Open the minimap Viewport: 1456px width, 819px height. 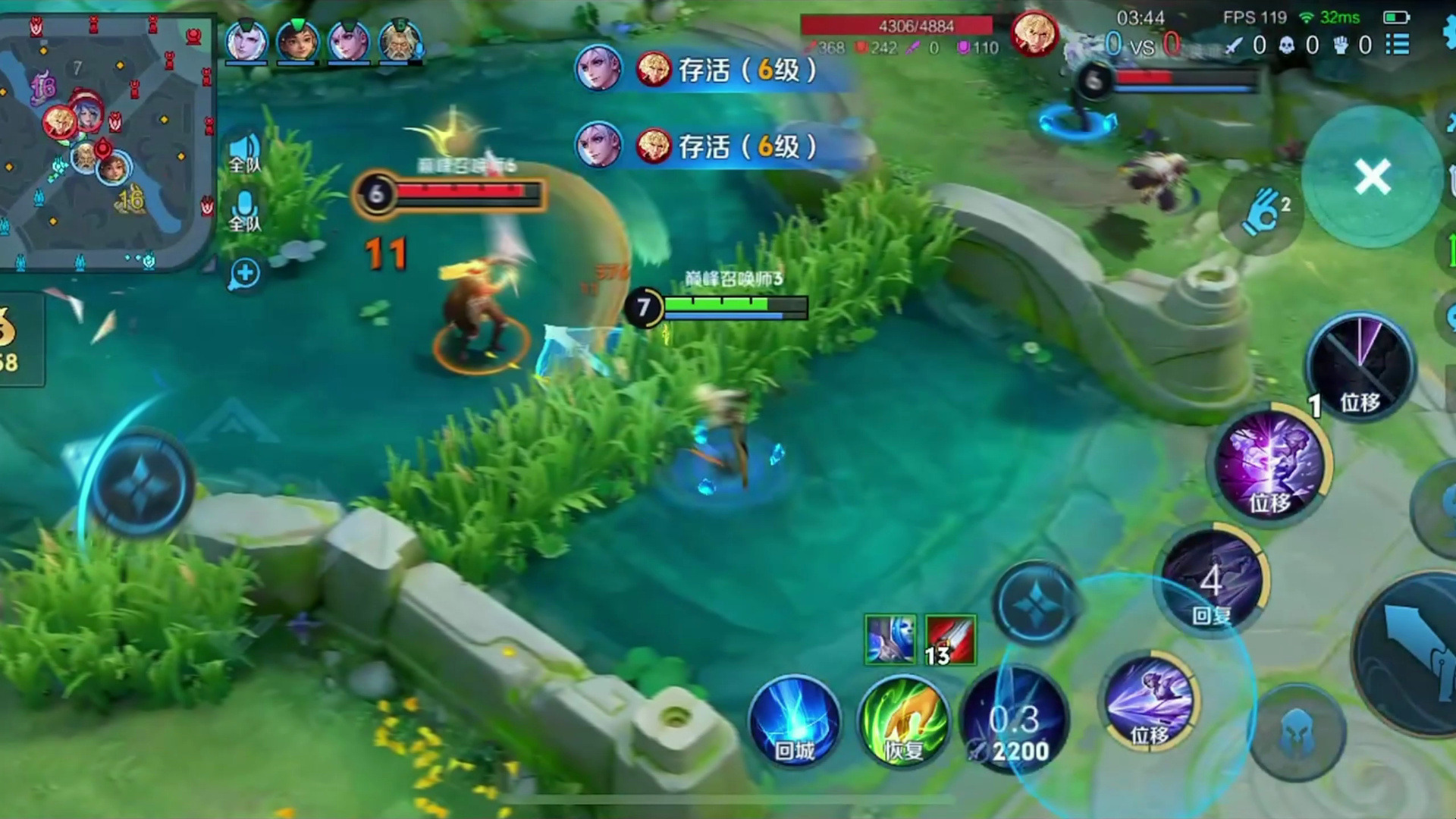[x=106, y=140]
